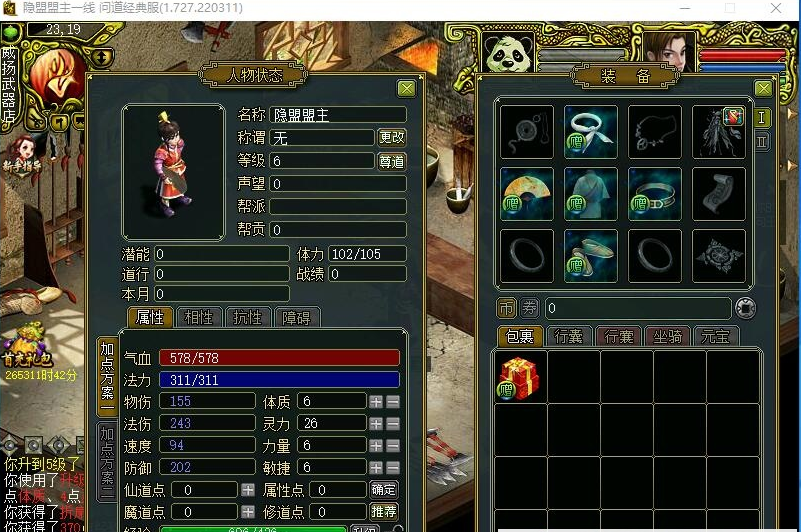Choose the 推荐 recommended allocation button
The image size is (801, 532).
coord(383,513)
